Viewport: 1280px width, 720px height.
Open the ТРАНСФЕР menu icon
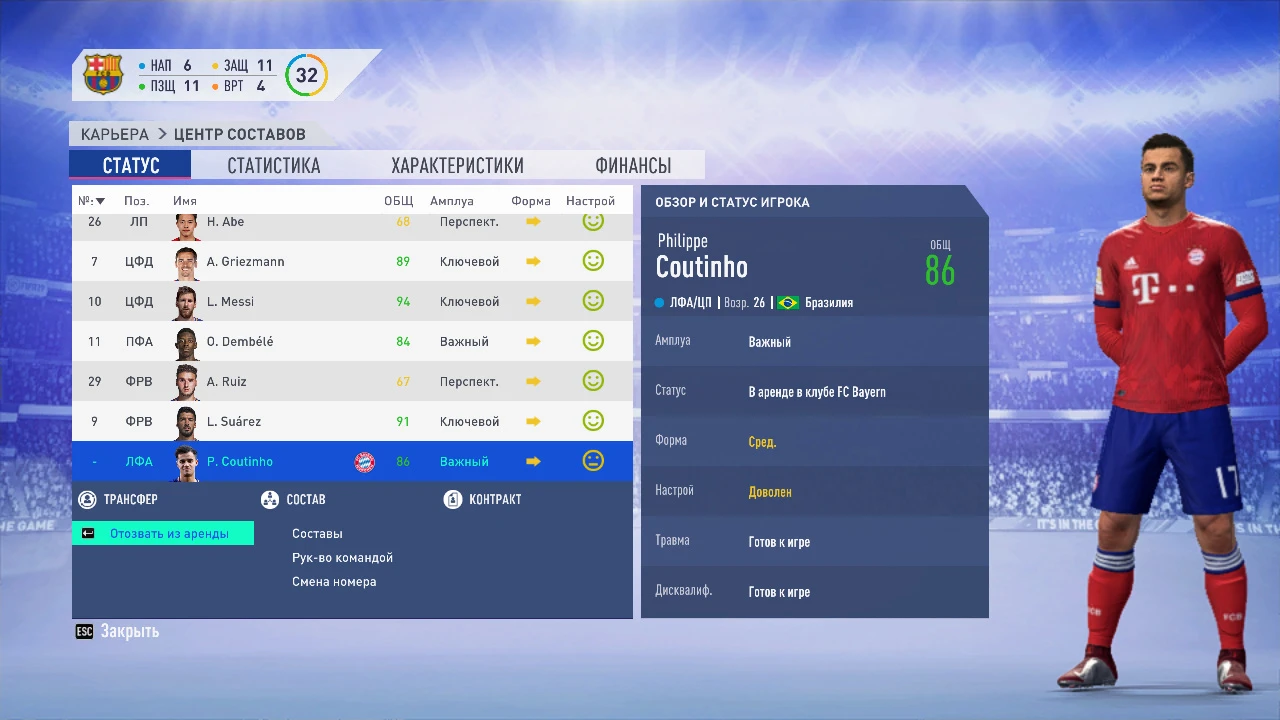(x=86, y=499)
